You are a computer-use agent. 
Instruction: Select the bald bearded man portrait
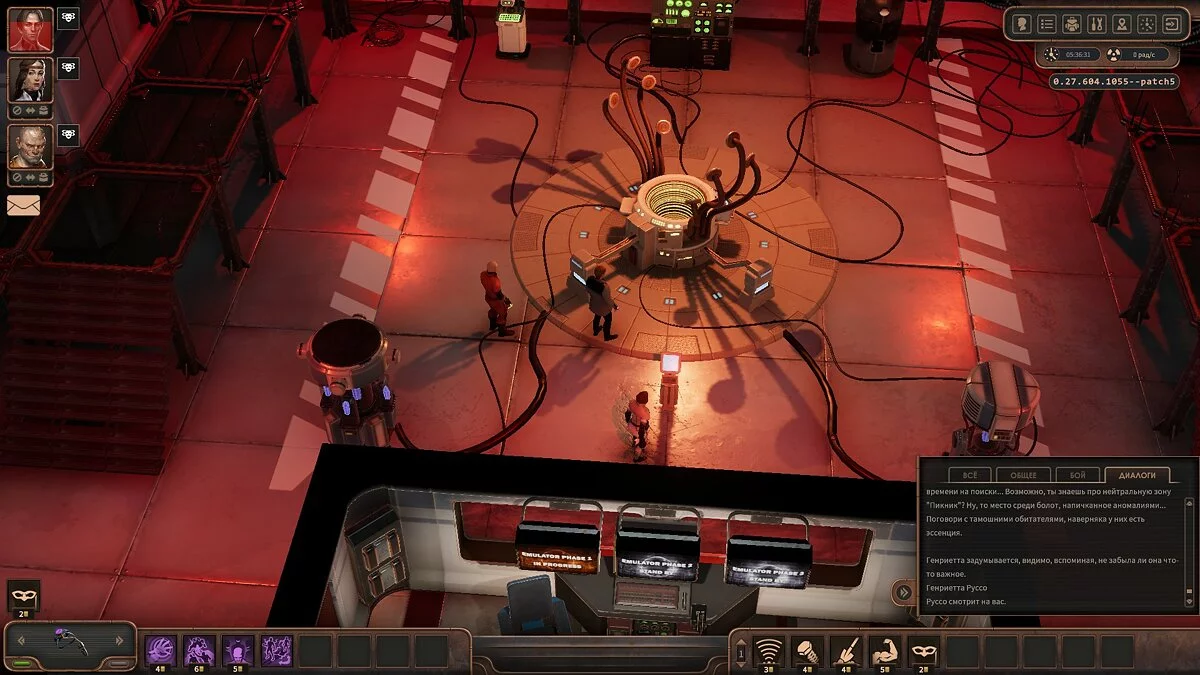pyautogui.click(x=30, y=146)
